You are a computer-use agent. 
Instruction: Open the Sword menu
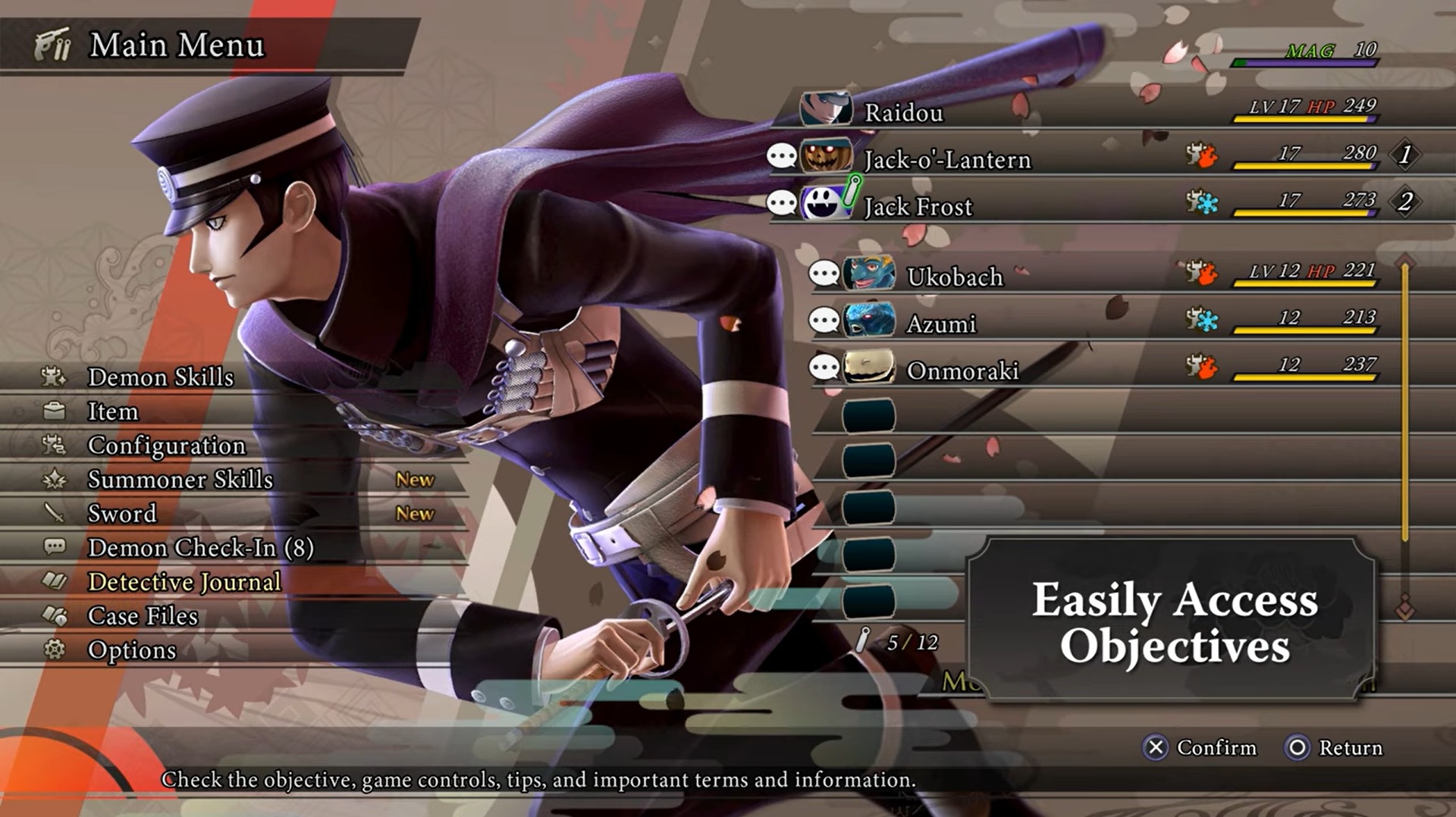point(122,513)
